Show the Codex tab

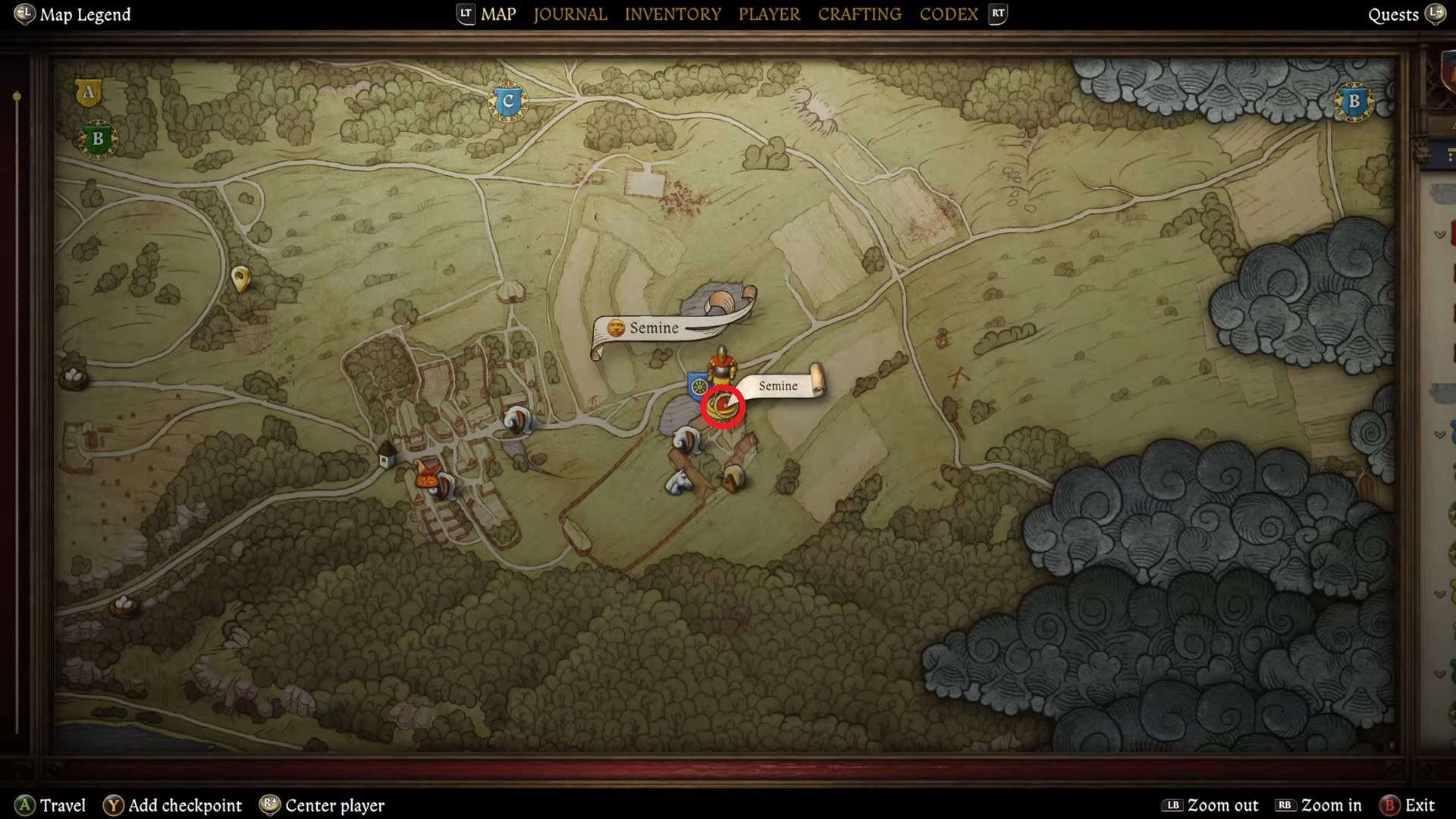click(x=948, y=14)
